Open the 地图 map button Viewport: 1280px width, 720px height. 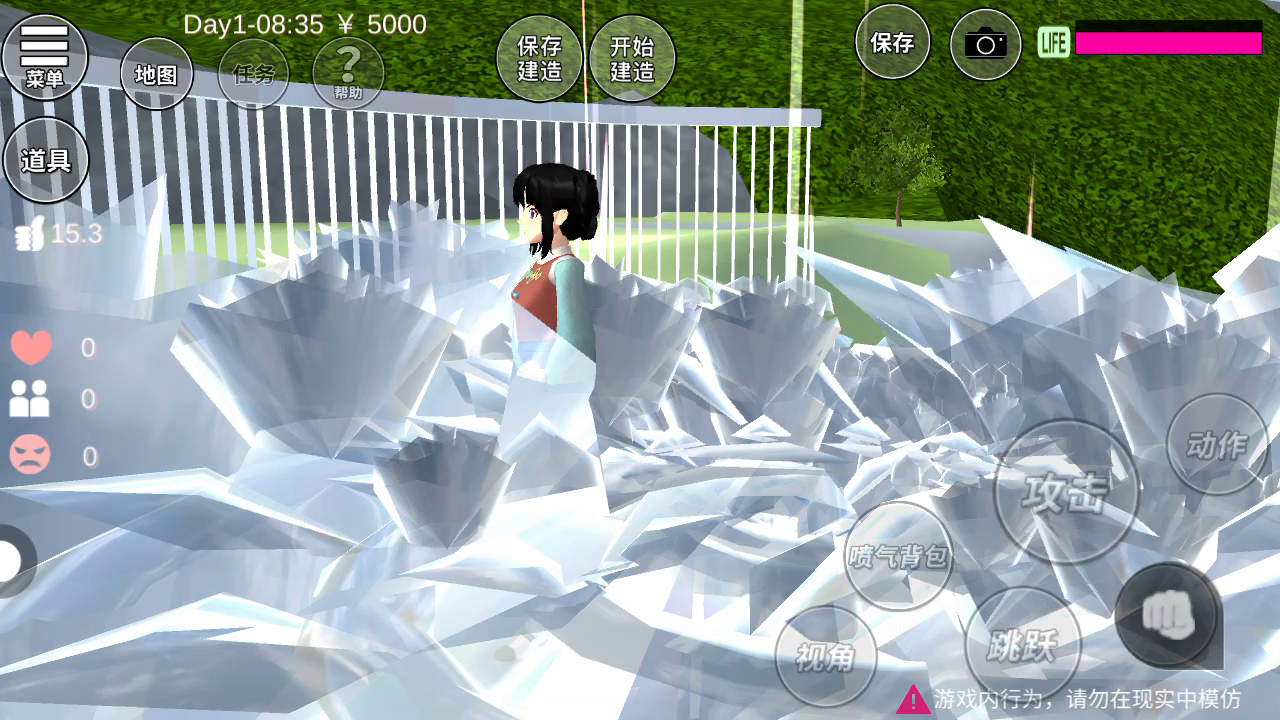[157, 74]
